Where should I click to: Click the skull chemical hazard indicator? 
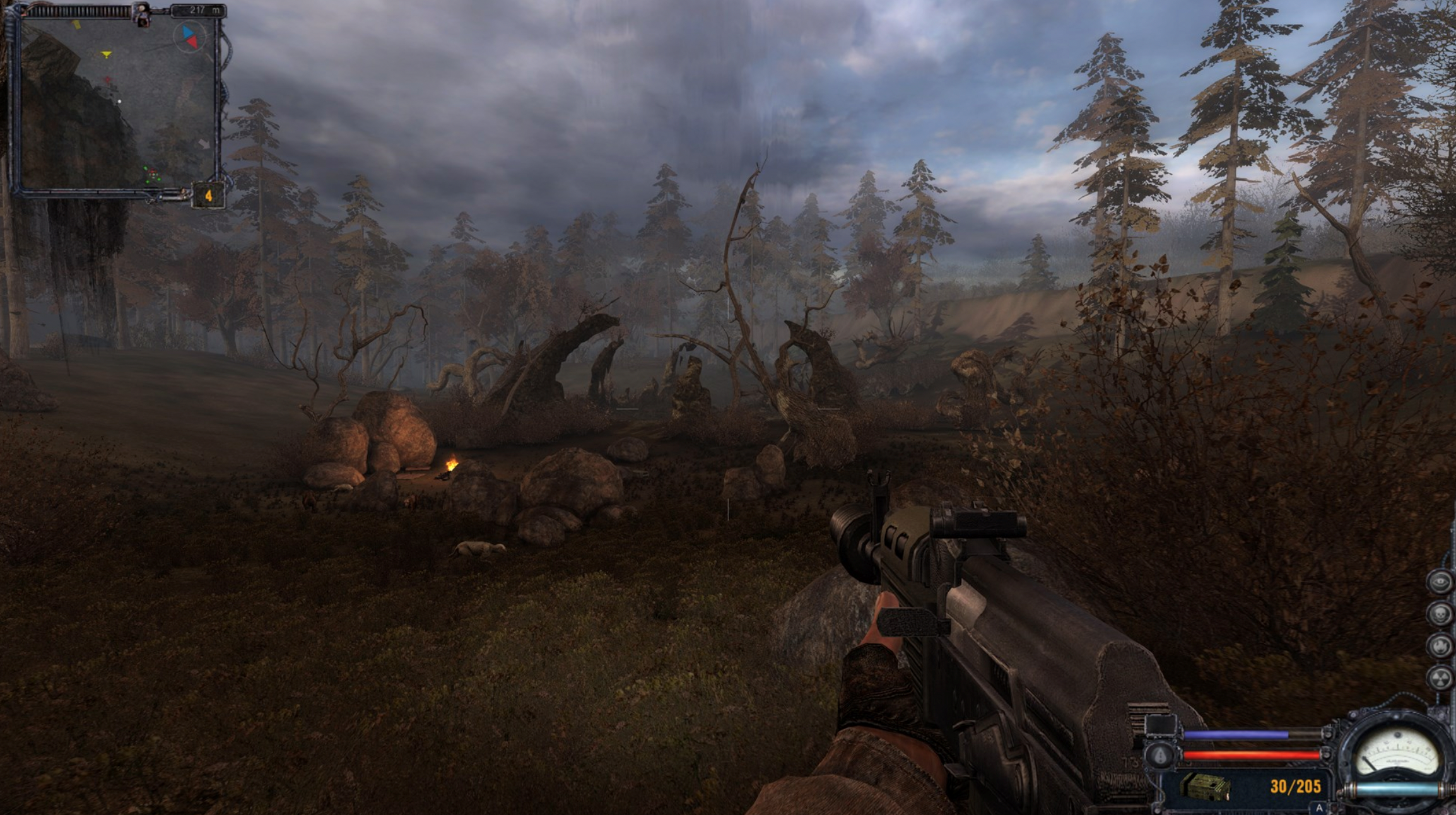[x=1440, y=613]
